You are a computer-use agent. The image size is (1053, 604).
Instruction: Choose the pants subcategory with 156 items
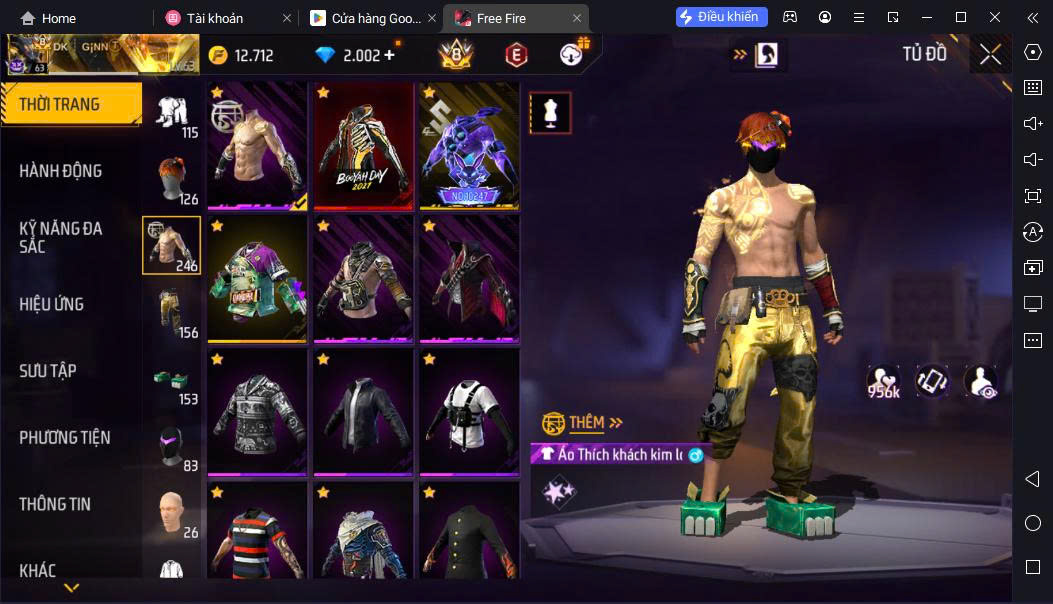click(172, 312)
